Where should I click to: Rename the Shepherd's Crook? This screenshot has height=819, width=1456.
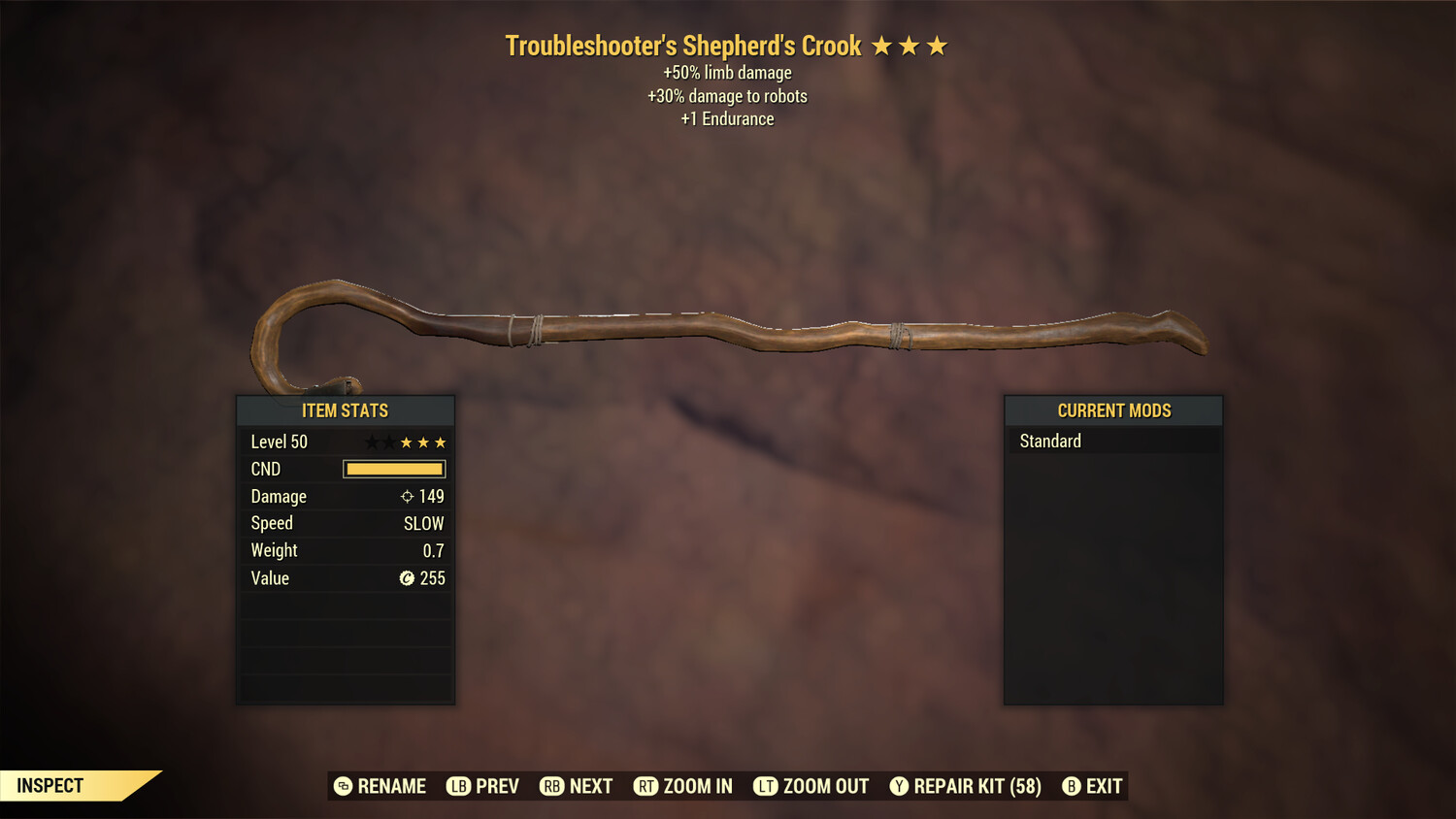pyautogui.click(x=381, y=786)
